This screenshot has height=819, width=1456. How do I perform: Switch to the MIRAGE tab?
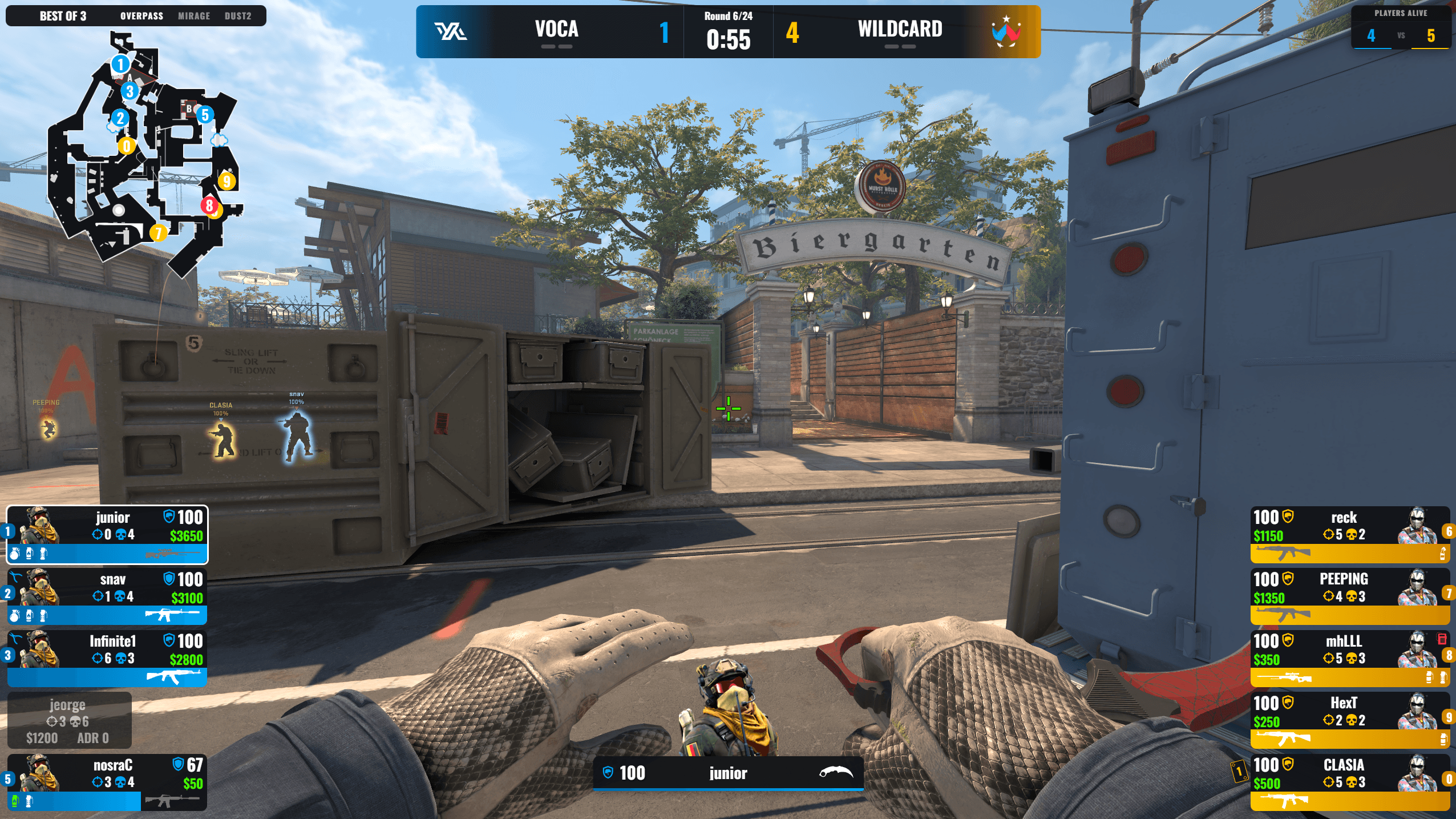coord(194,15)
